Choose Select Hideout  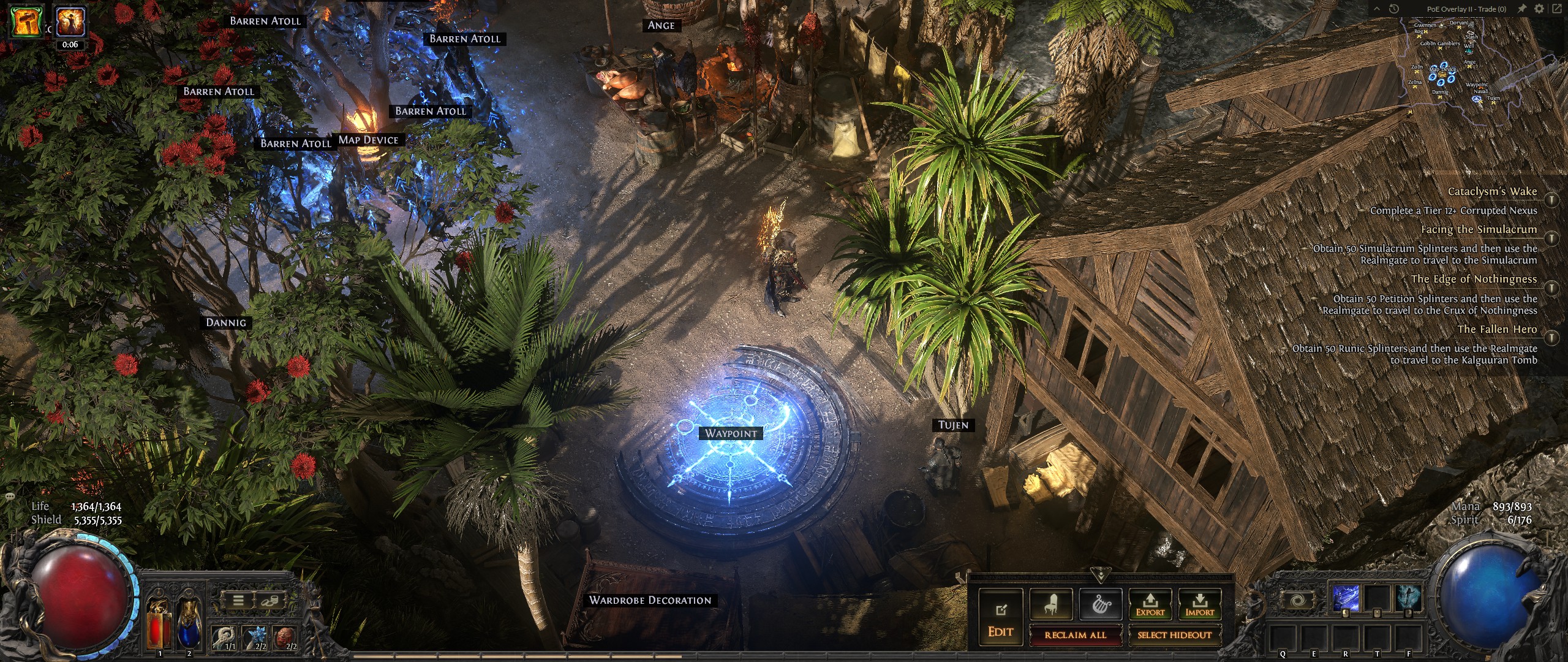pyautogui.click(x=1174, y=635)
